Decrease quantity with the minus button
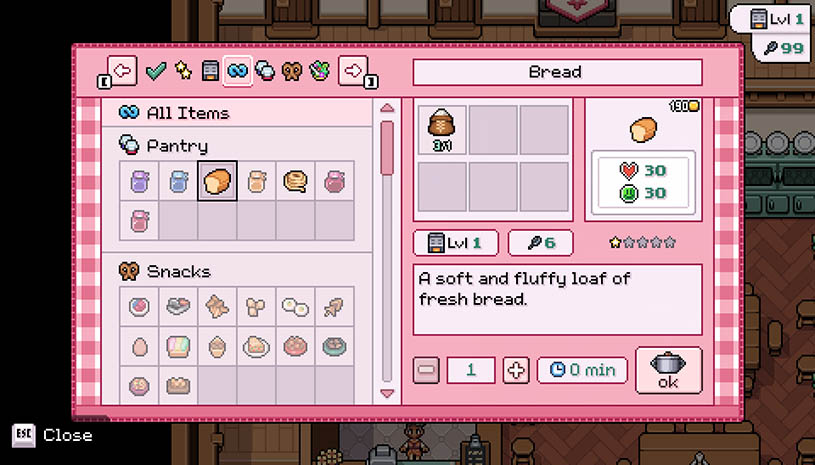The width and height of the screenshot is (815, 465). tap(426, 370)
